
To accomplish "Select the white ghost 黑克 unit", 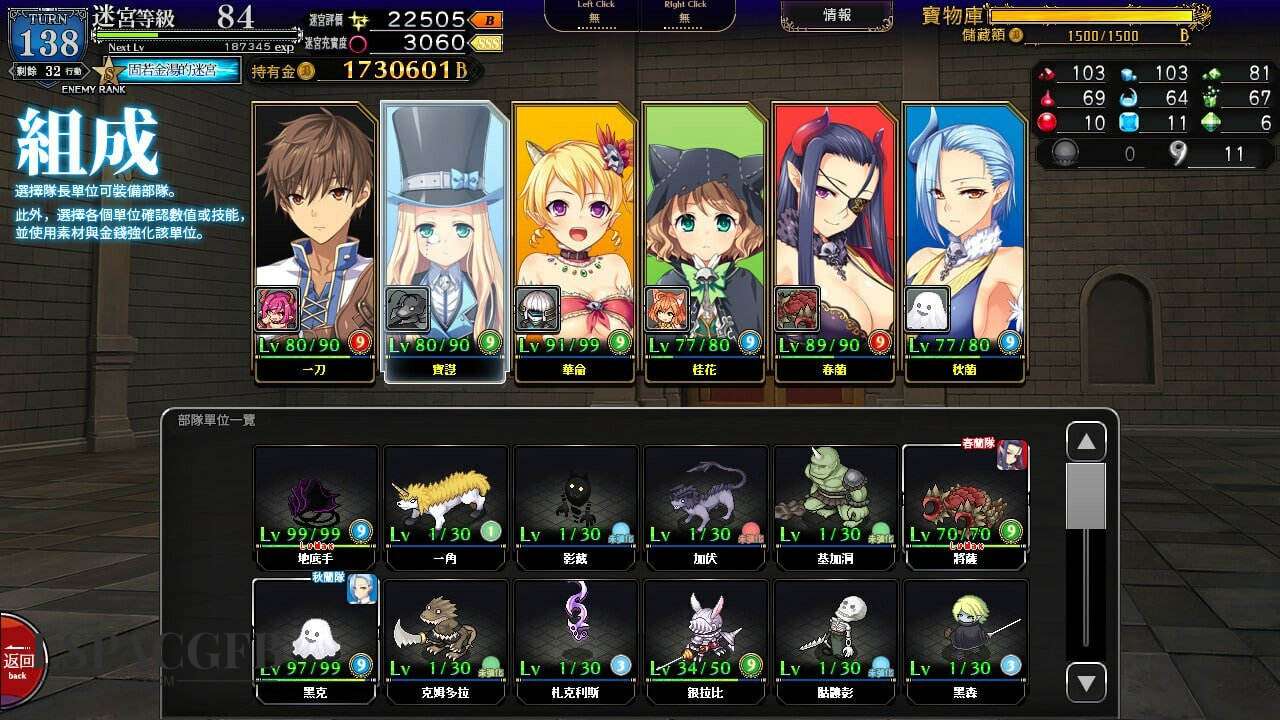I will tap(316, 638).
